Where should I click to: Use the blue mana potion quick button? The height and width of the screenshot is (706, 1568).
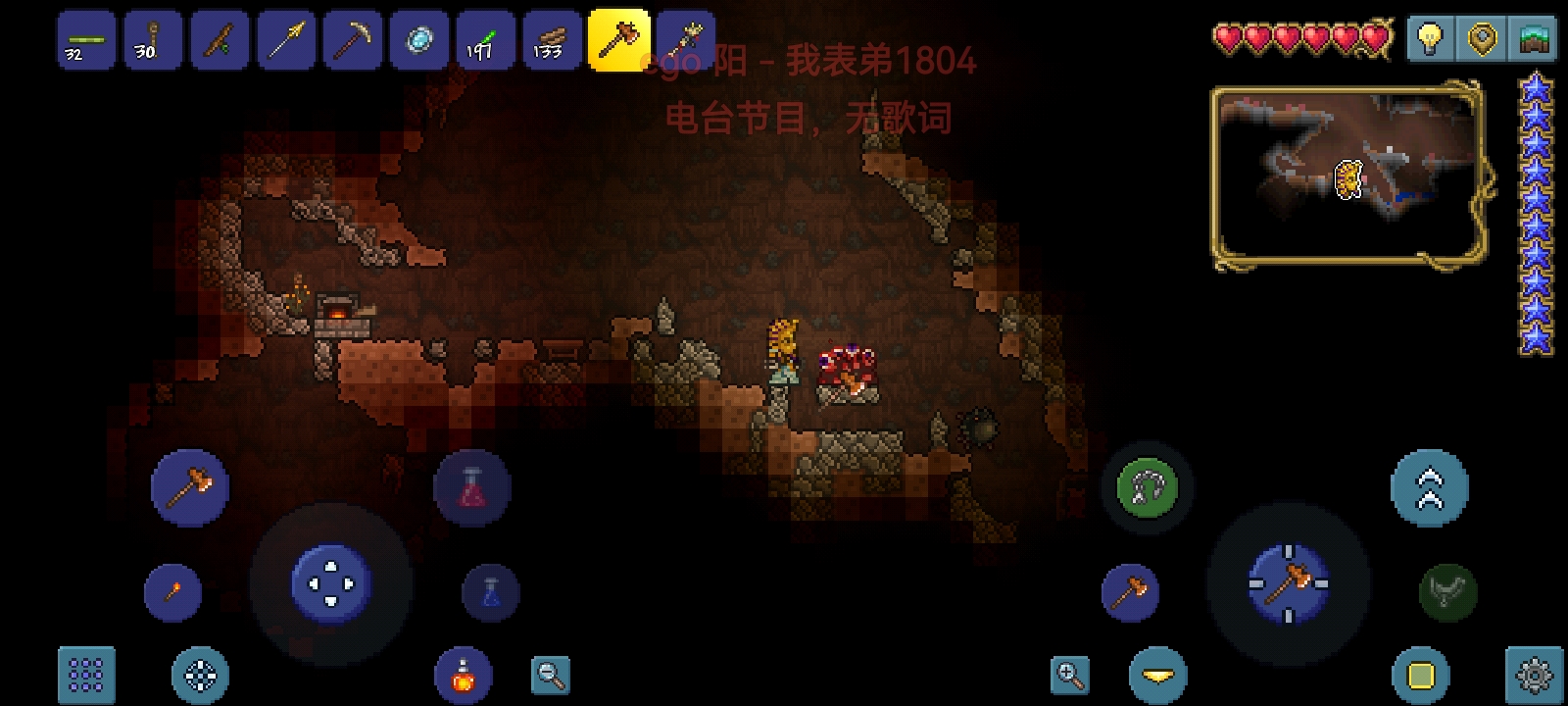click(490, 592)
